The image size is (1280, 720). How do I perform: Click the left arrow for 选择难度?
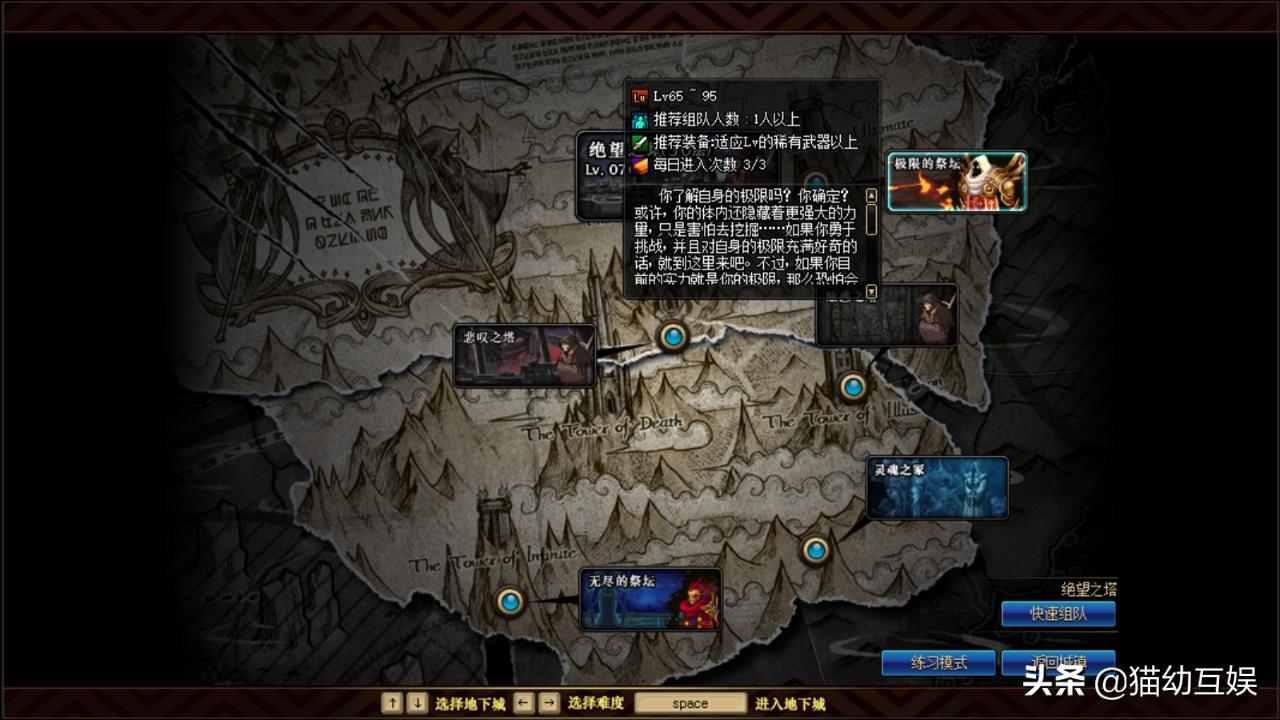click(x=521, y=703)
